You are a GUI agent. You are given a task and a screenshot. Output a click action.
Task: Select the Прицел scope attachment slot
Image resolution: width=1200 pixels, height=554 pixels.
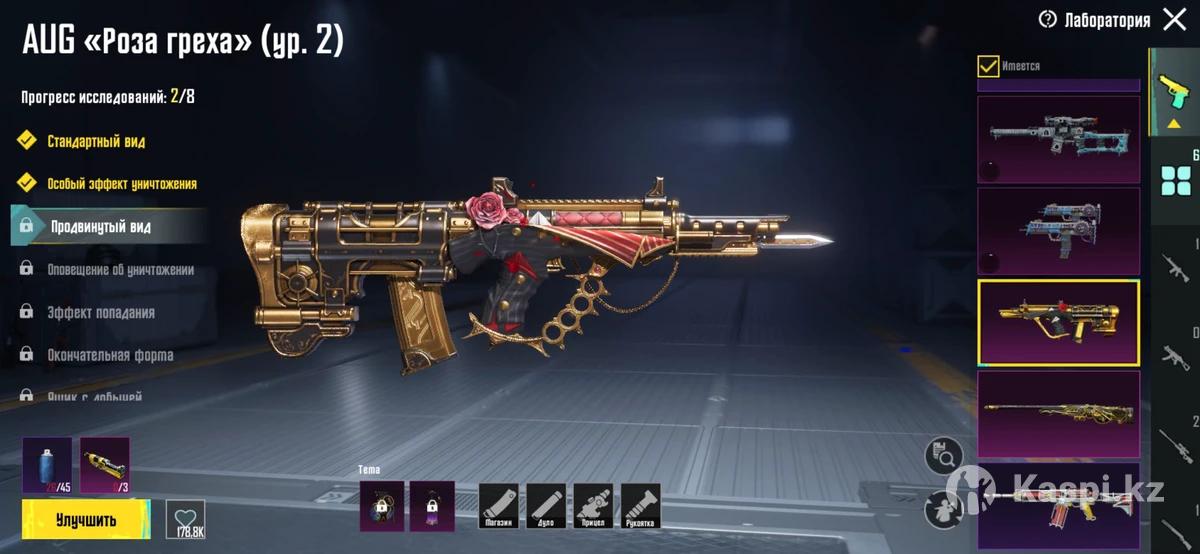tap(593, 506)
